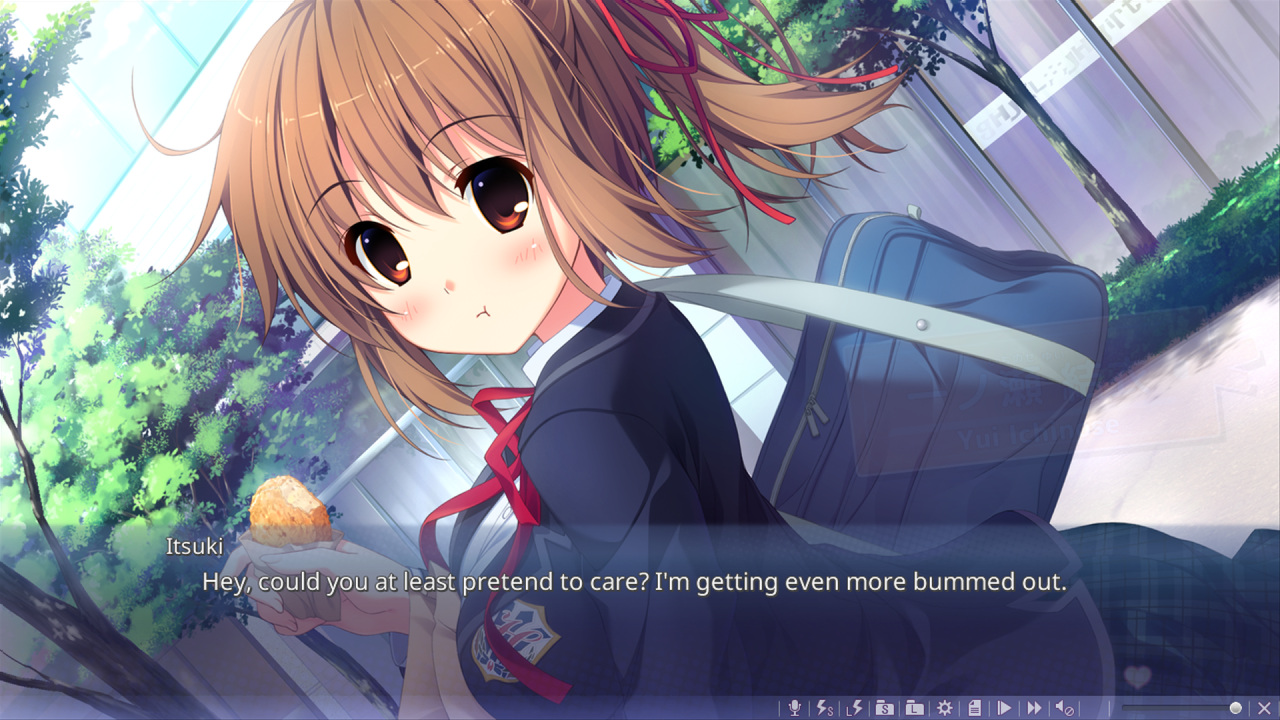Start auto-play mode
The image size is (1280, 720).
coord(1004,708)
